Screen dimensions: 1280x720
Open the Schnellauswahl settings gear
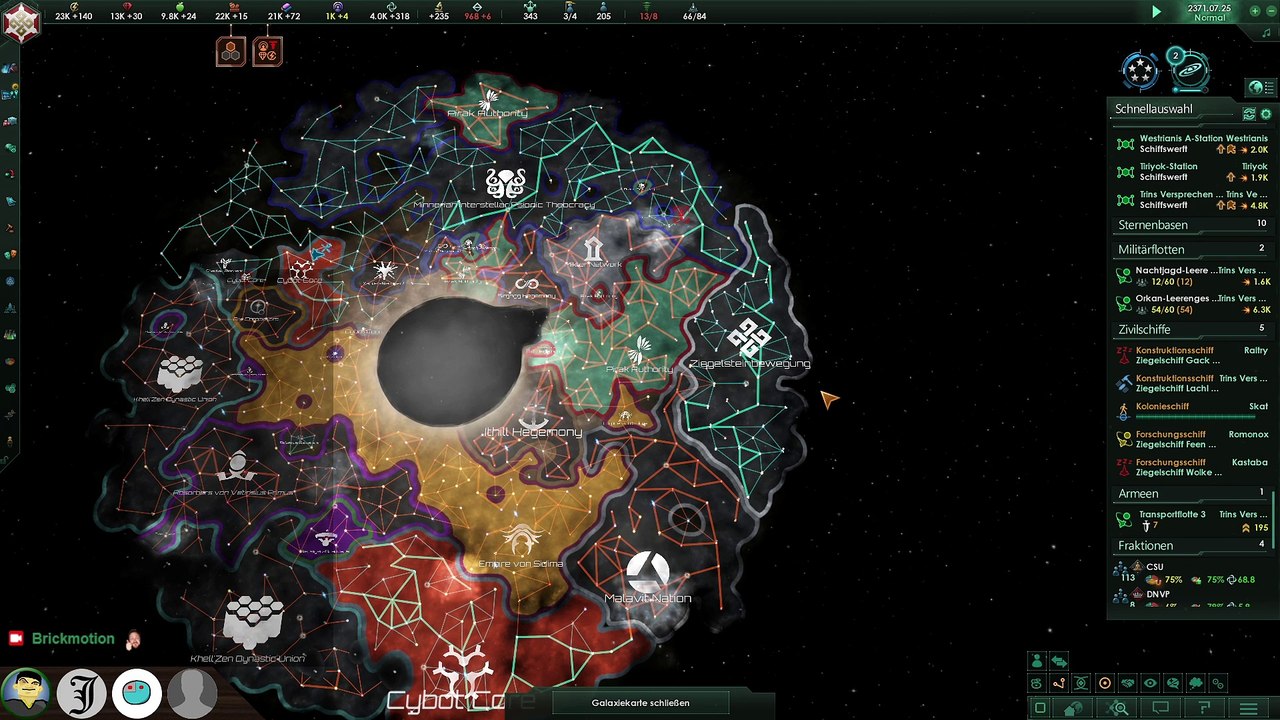point(1266,114)
